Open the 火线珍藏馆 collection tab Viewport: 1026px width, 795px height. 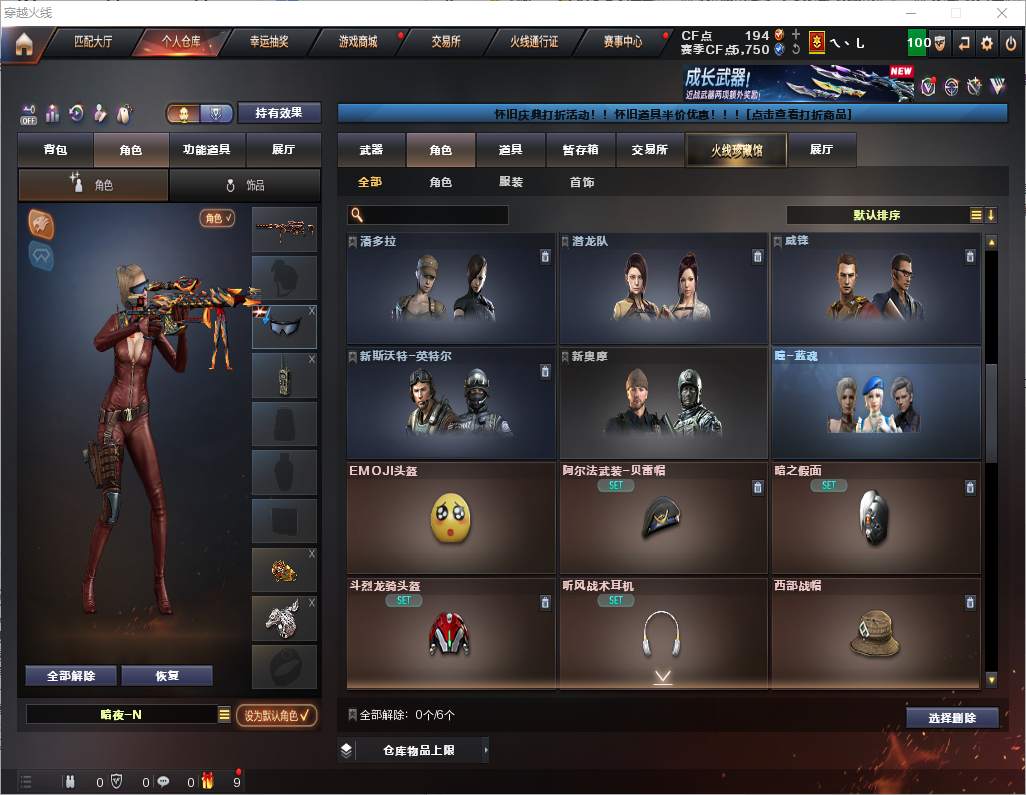(x=736, y=150)
